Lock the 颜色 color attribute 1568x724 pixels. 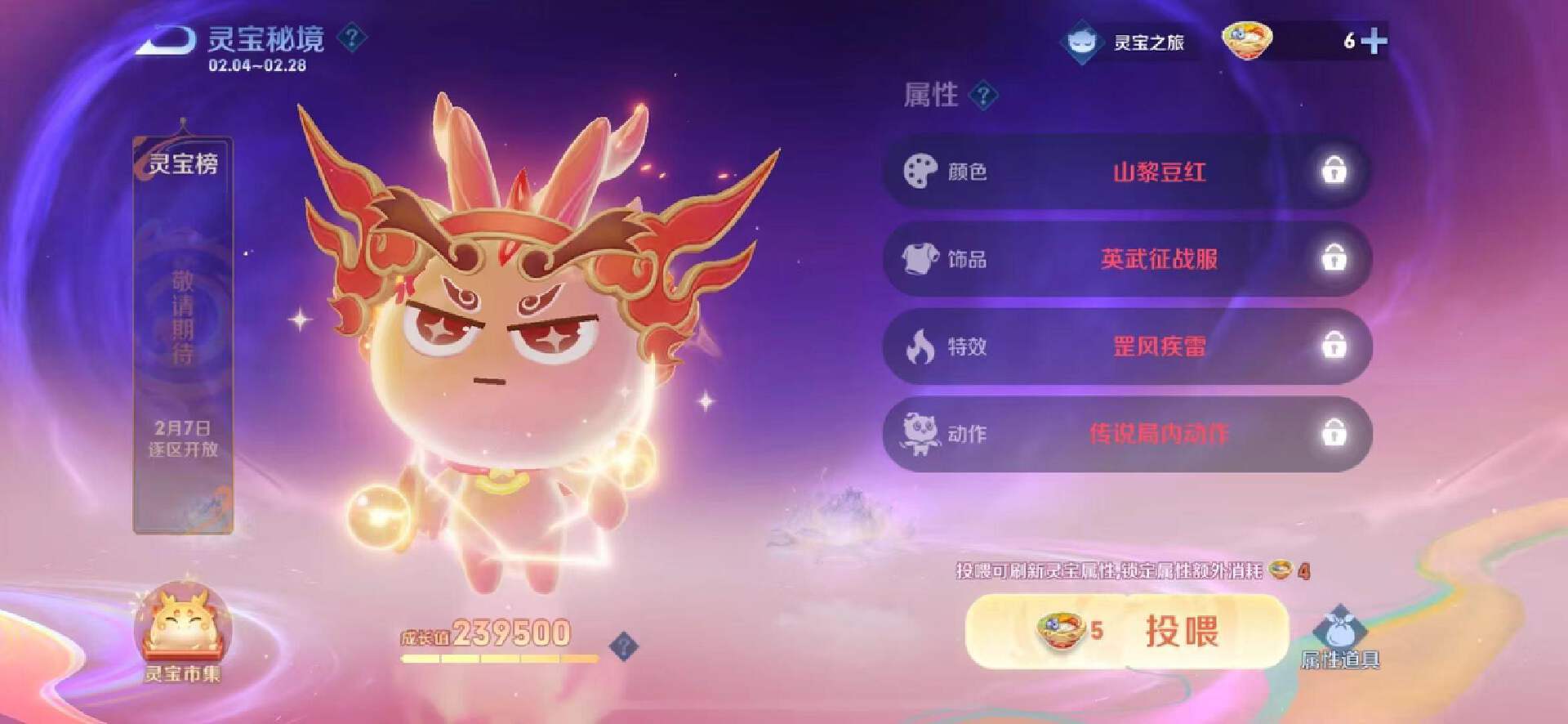pos(1334,172)
